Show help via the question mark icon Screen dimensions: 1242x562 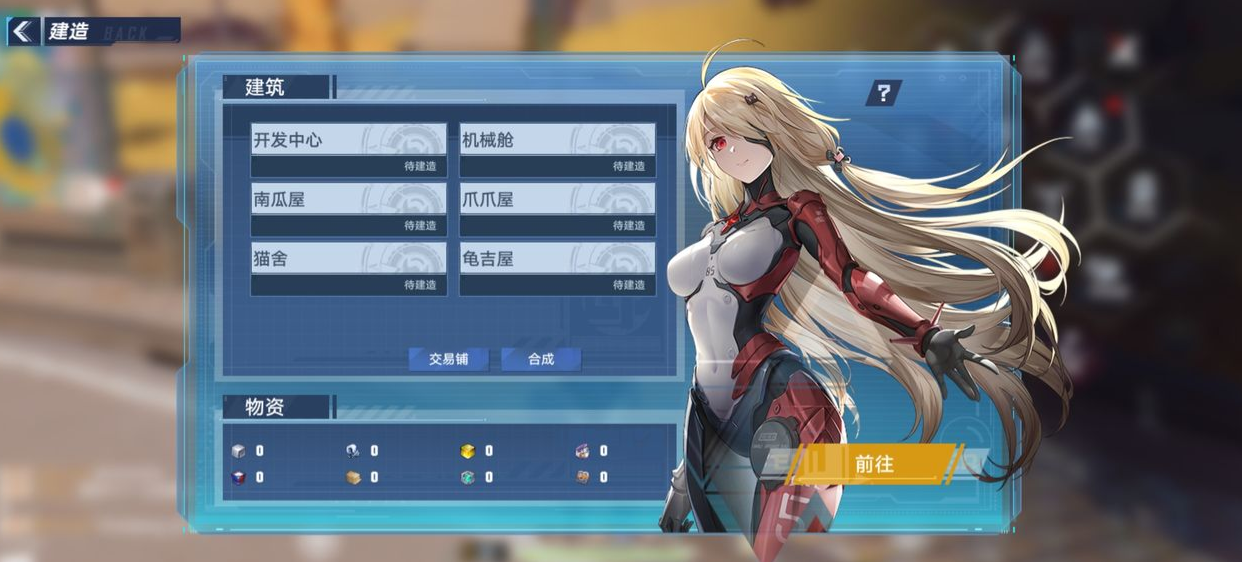[883, 94]
